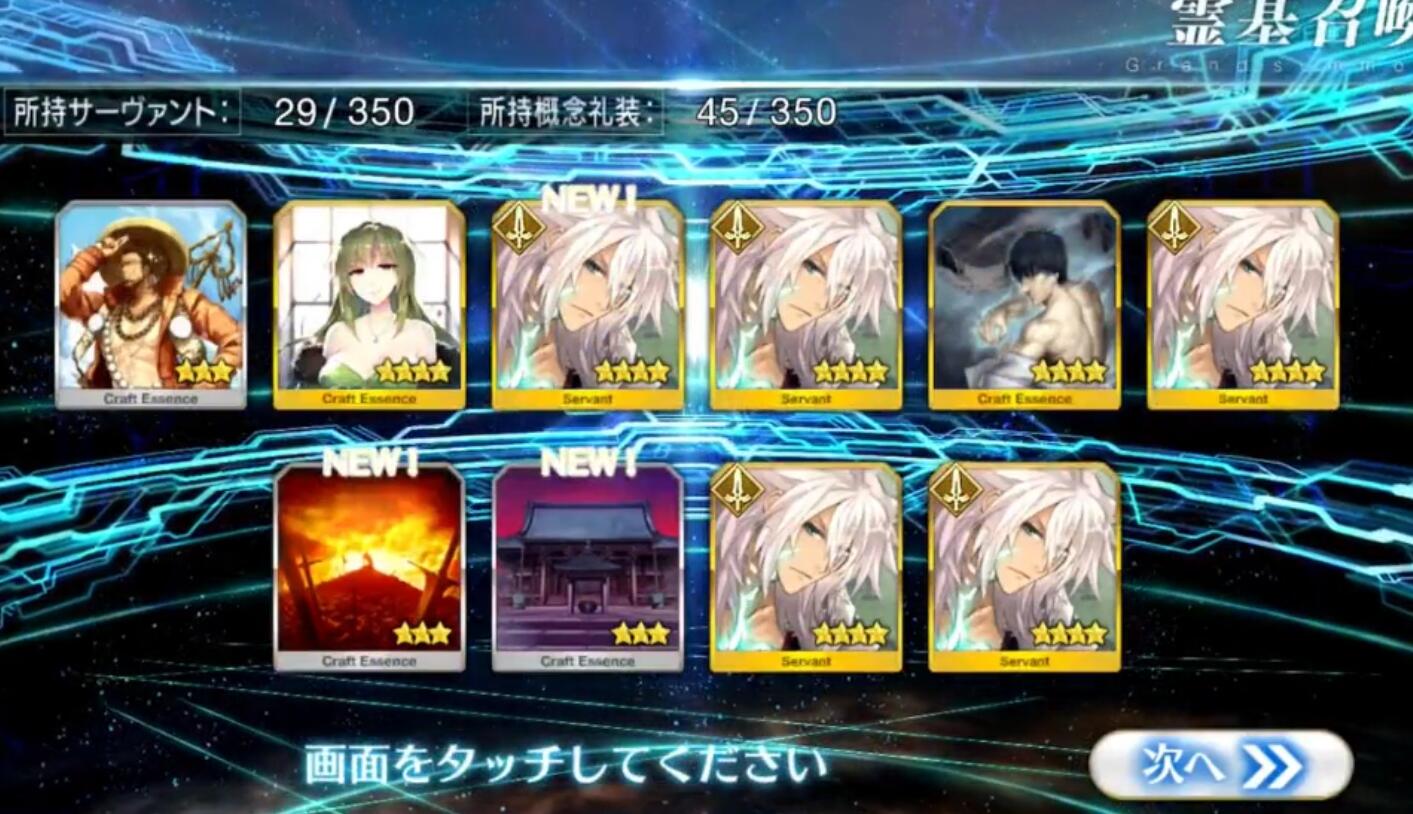The height and width of the screenshot is (814, 1413).
Task: Select the green-haired woman Craft Essence card
Action: [372, 300]
